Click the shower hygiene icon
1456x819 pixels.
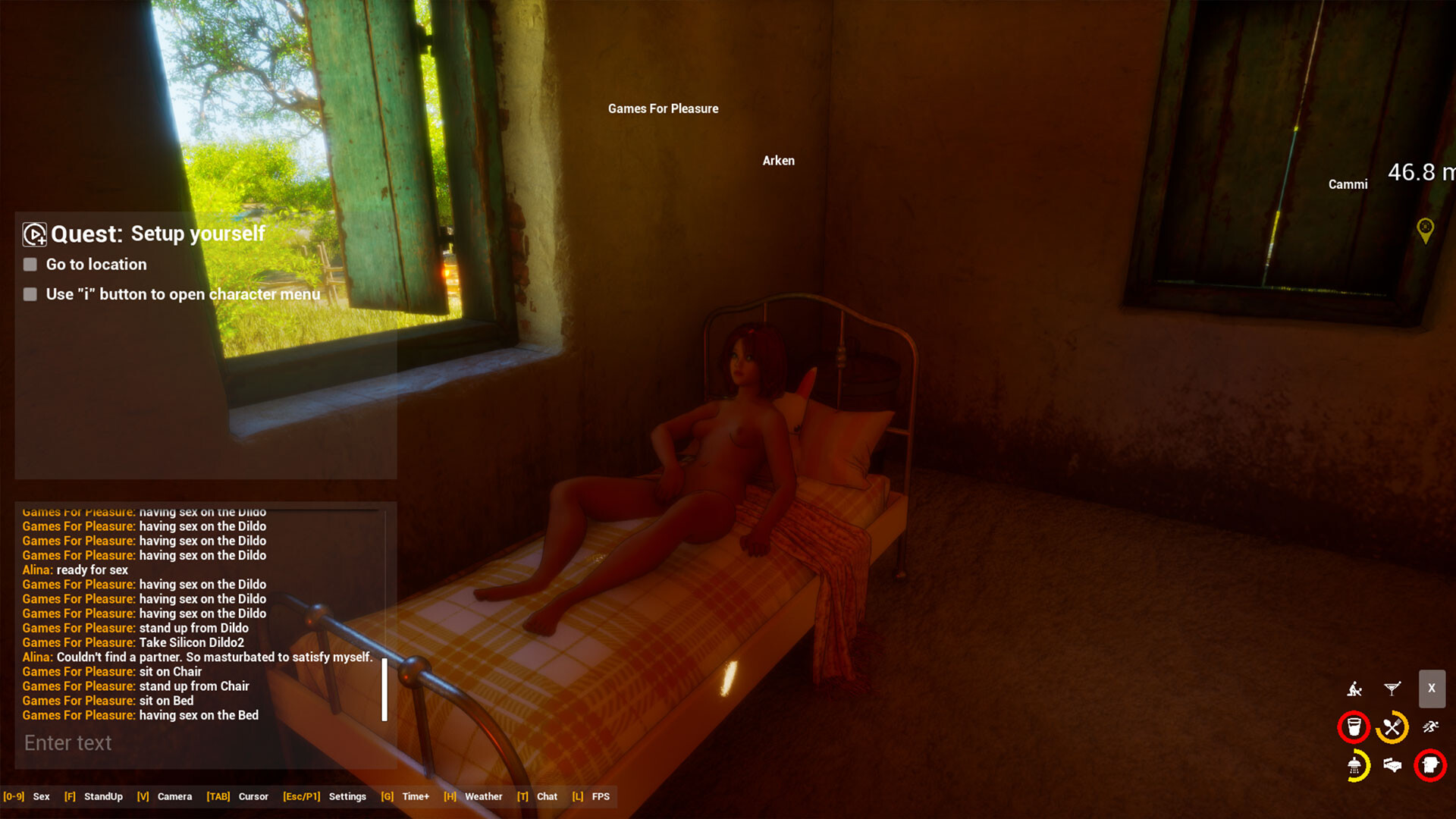coord(1354,767)
